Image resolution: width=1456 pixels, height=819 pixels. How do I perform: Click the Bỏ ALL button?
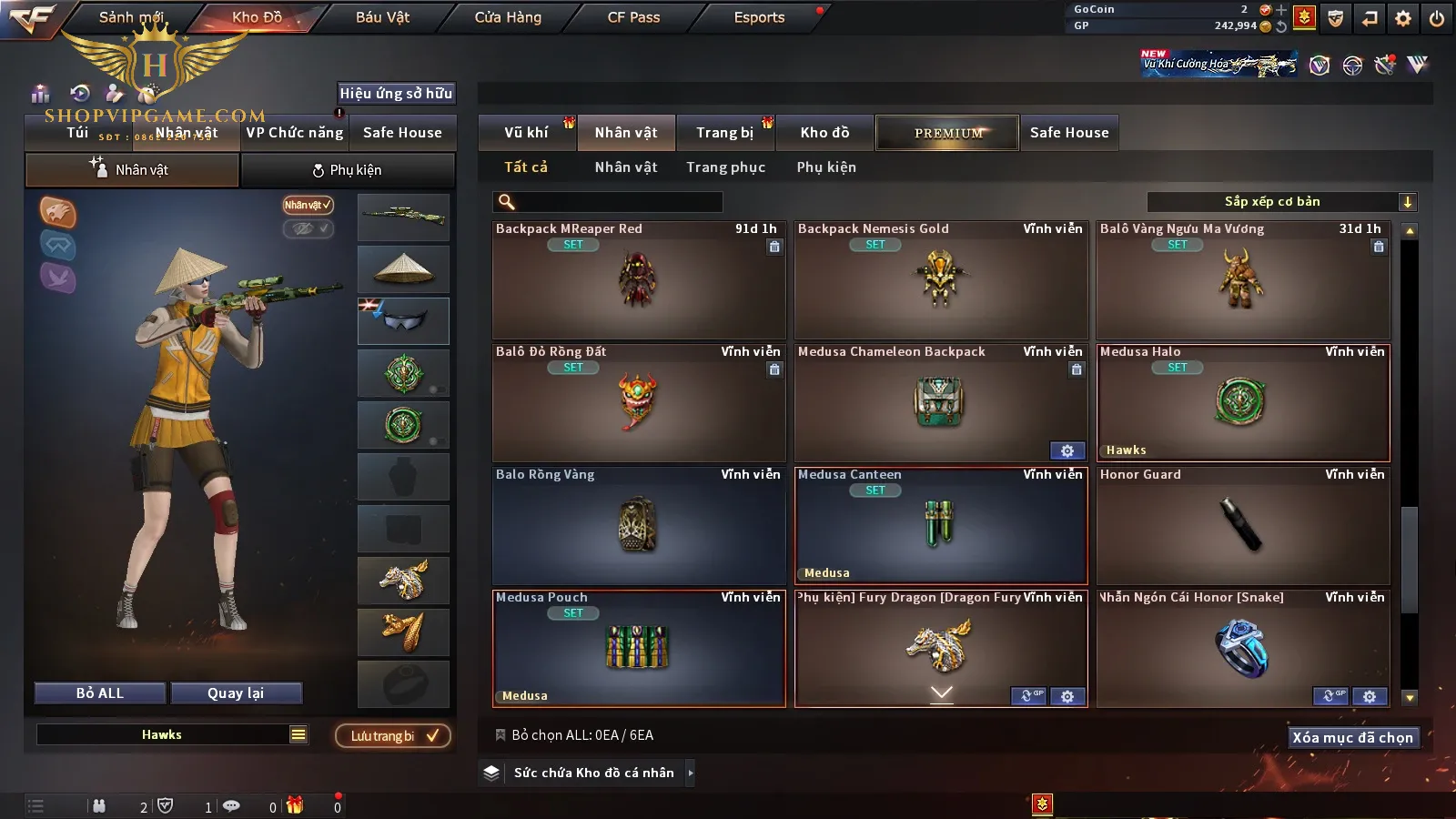click(x=100, y=693)
